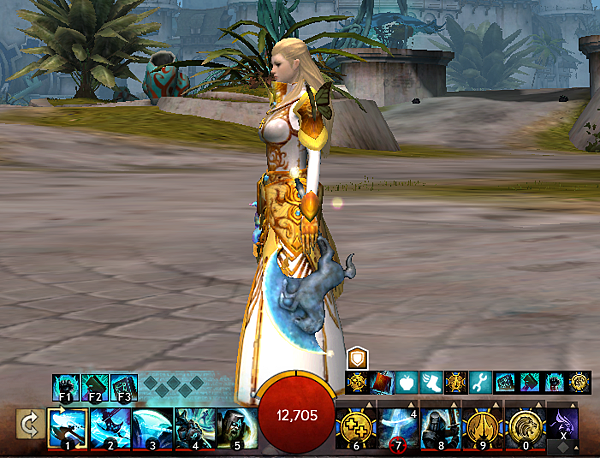Select the F3 tome skill
The height and width of the screenshot is (458, 600).
tap(123, 386)
